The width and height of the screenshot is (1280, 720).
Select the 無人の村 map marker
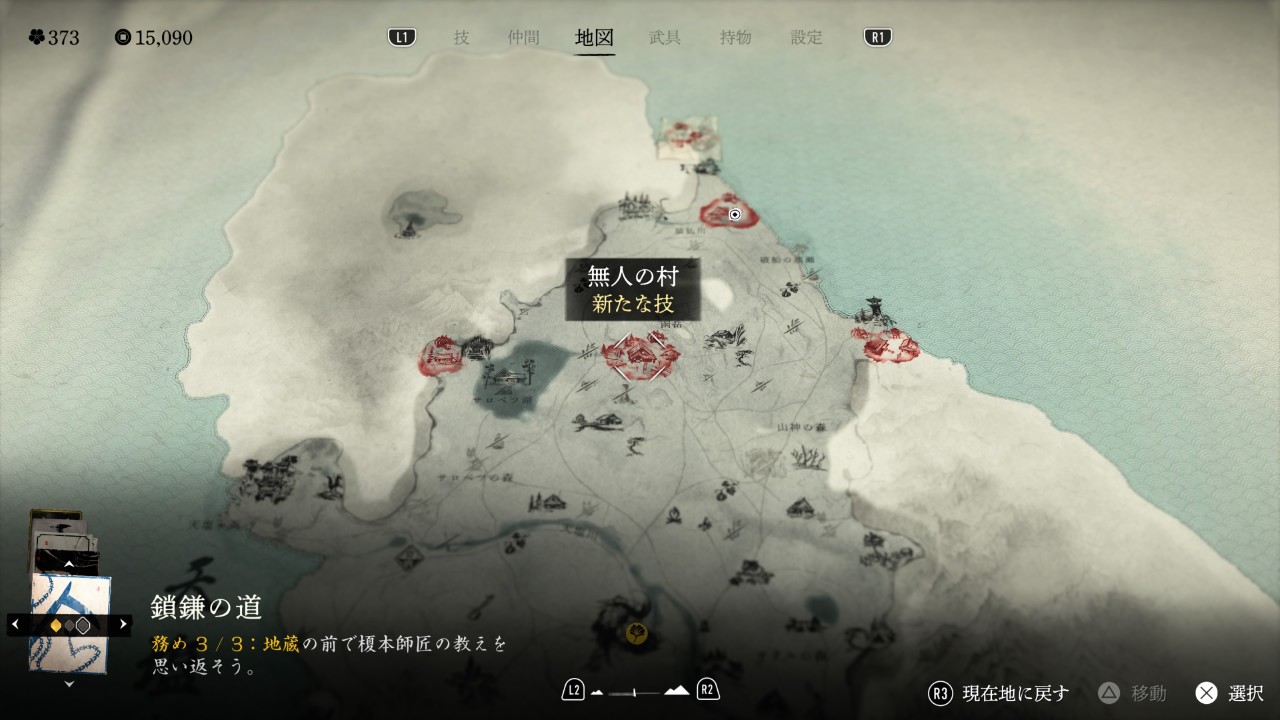coord(640,355)
